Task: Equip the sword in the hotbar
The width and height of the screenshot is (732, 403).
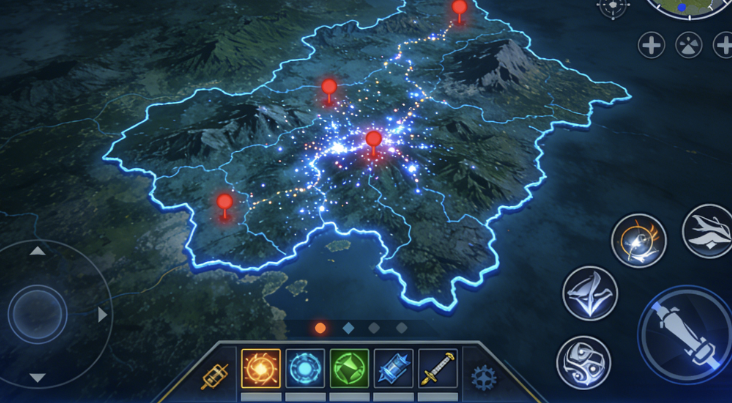Action: (437, 369)
